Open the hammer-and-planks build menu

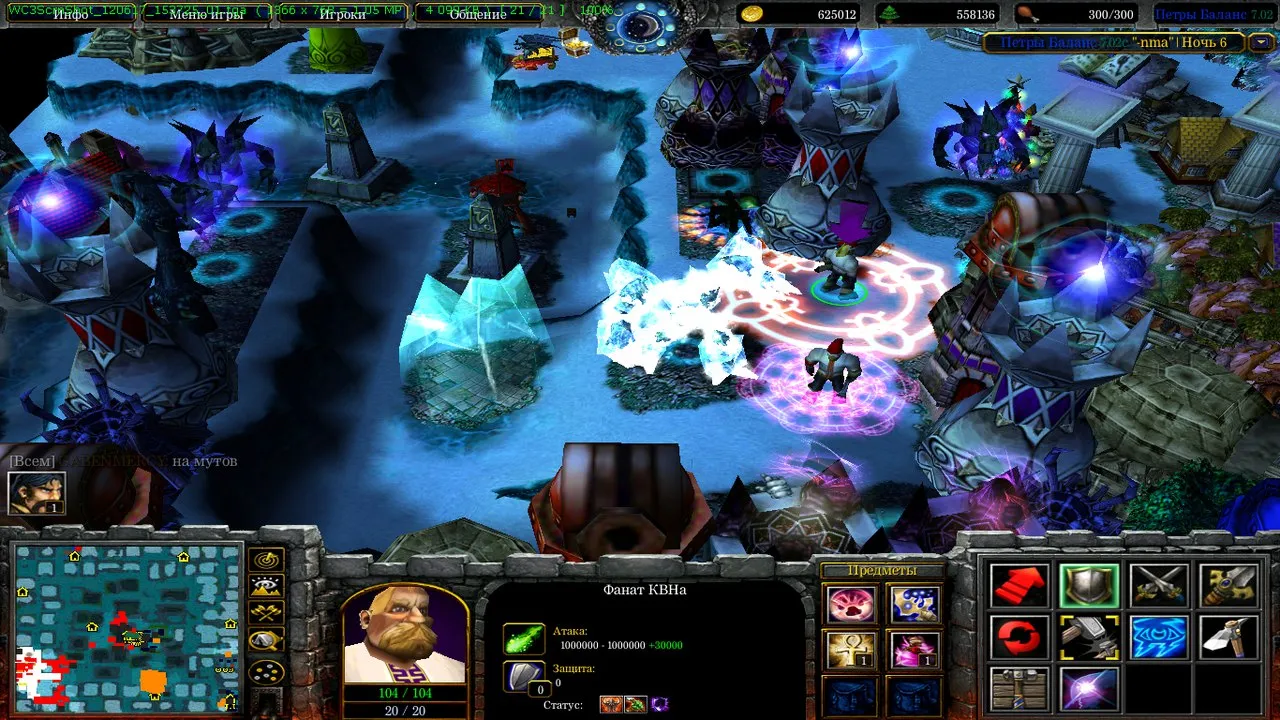pos(1019,689)
